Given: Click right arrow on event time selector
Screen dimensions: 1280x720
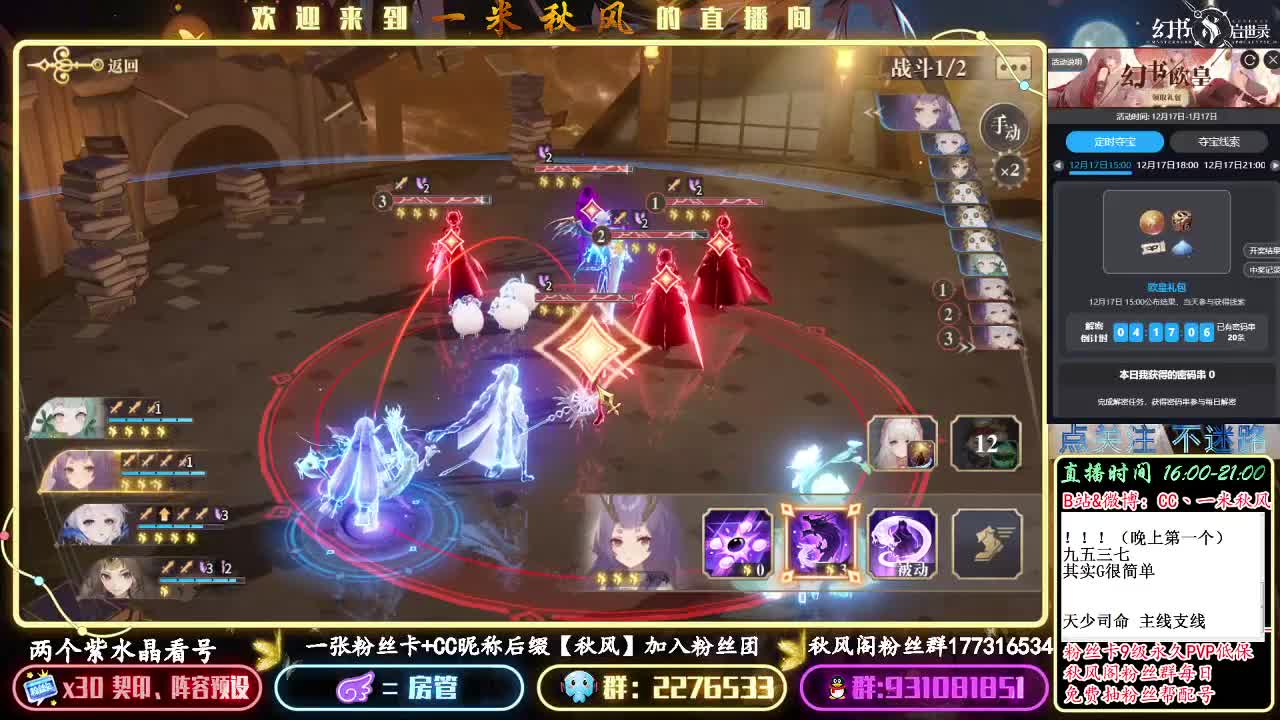Looking at the screenshot, I should [x=1274, y=166].
